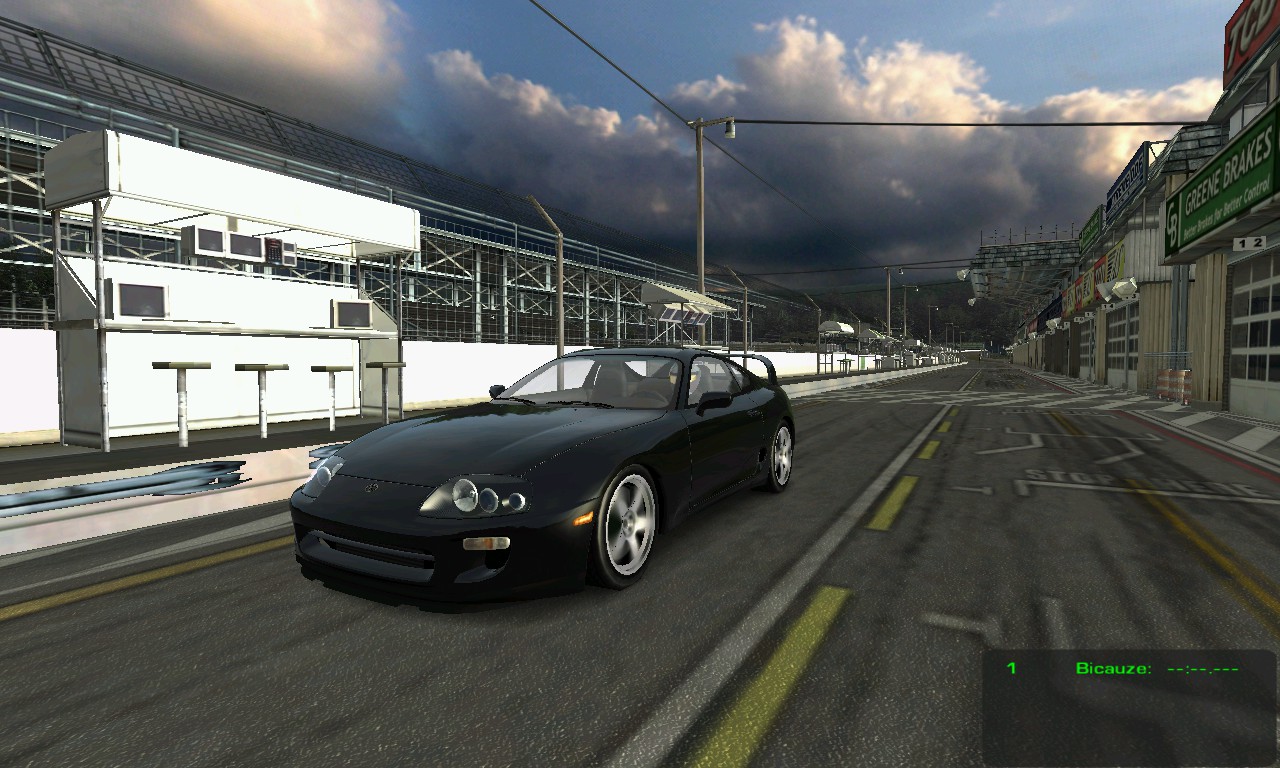Click the position number 1 indicator
Viewport: 1280px width, 768px height.
click(1010, 668)
